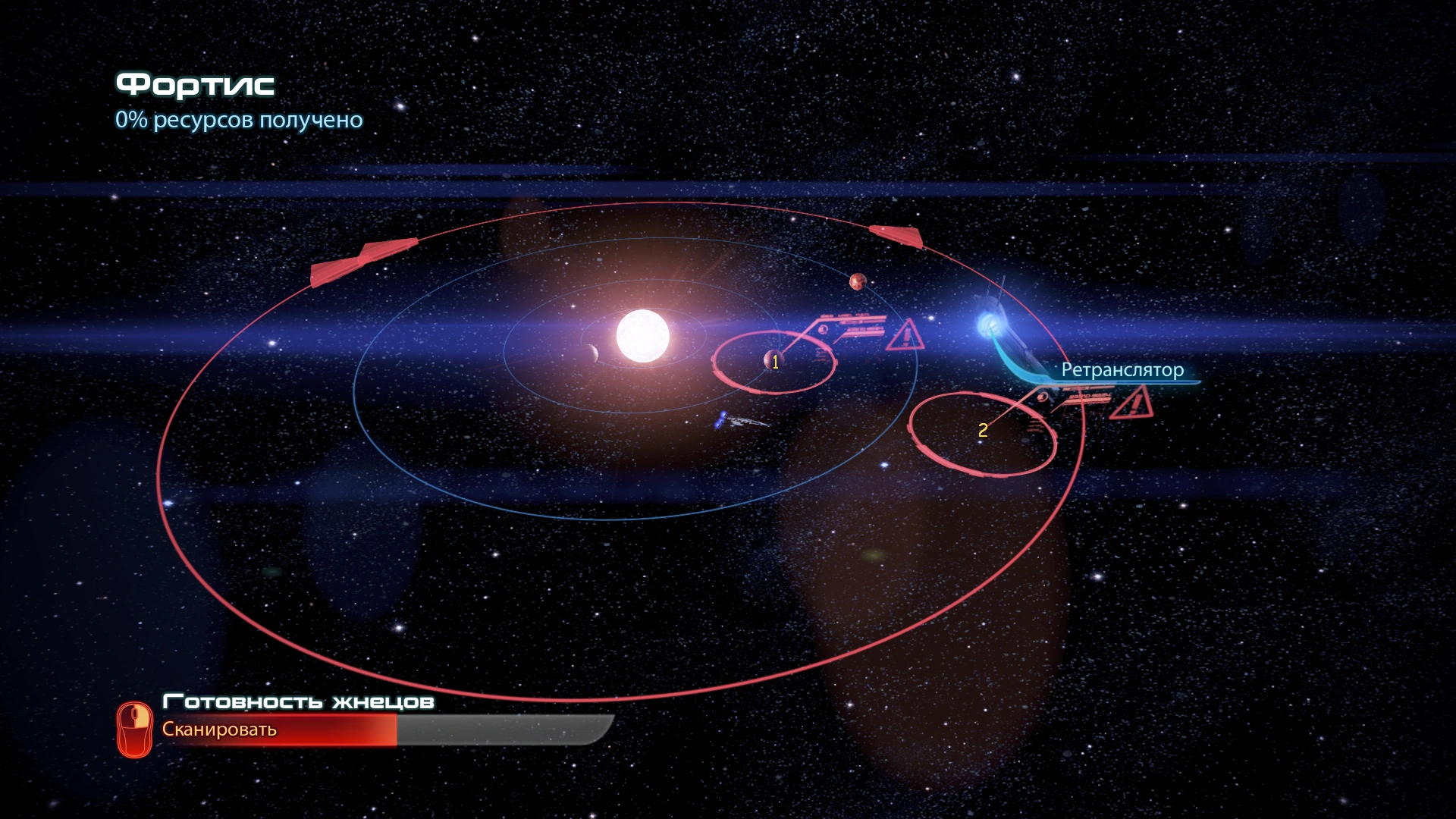Click scan marker number 2
1456x819 pixels.
983,431
